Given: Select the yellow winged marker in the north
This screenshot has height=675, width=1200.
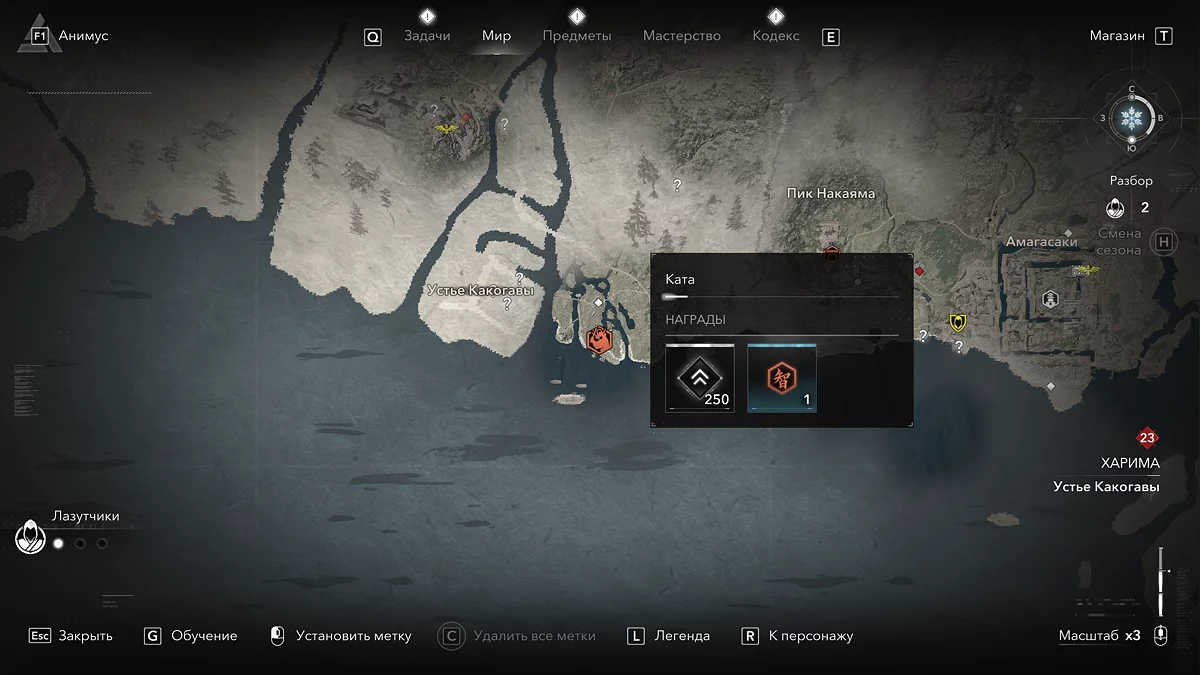Looking at the screenshot, I should tap(447, 129).
